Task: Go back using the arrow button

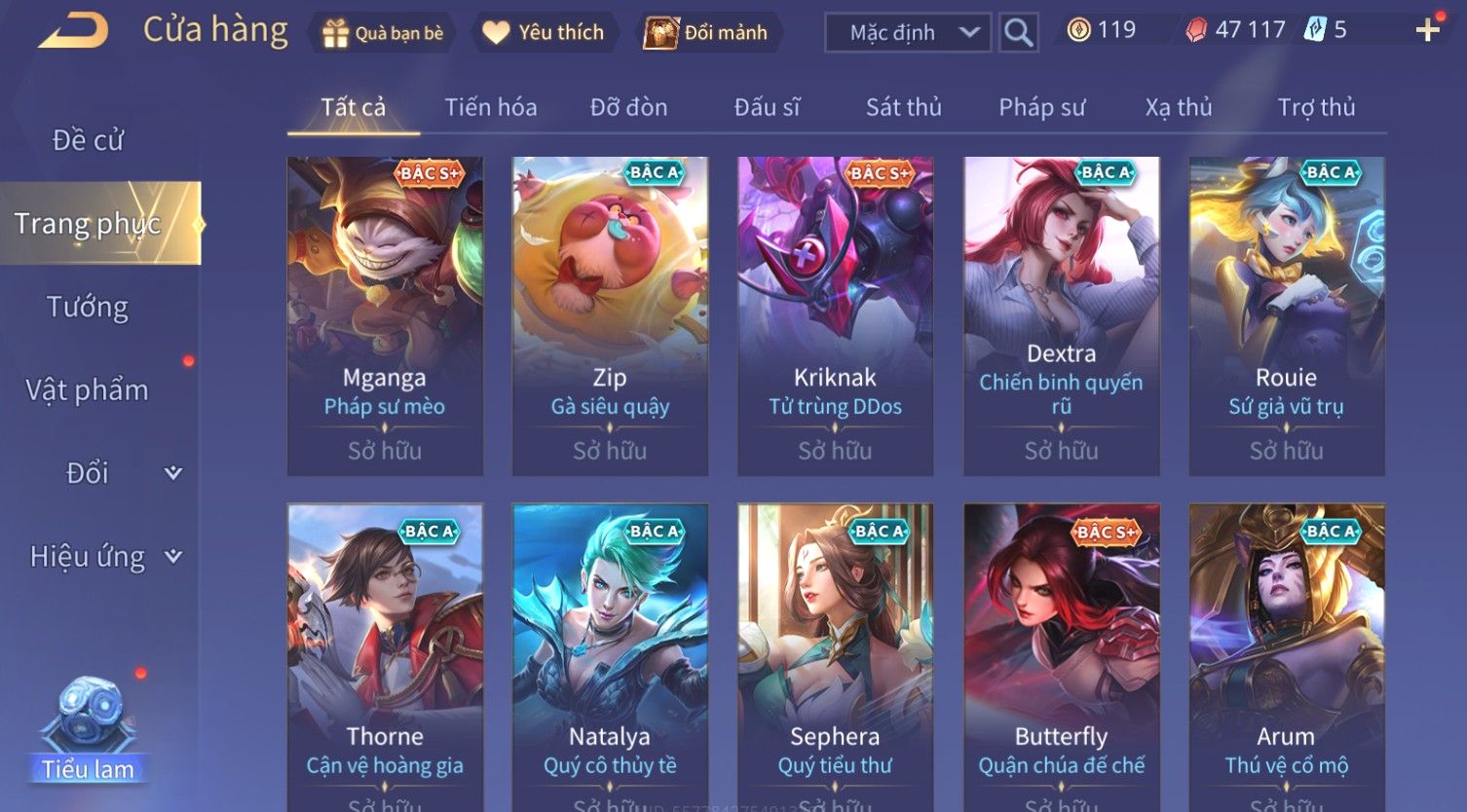Action: click(x=73, y=31)
